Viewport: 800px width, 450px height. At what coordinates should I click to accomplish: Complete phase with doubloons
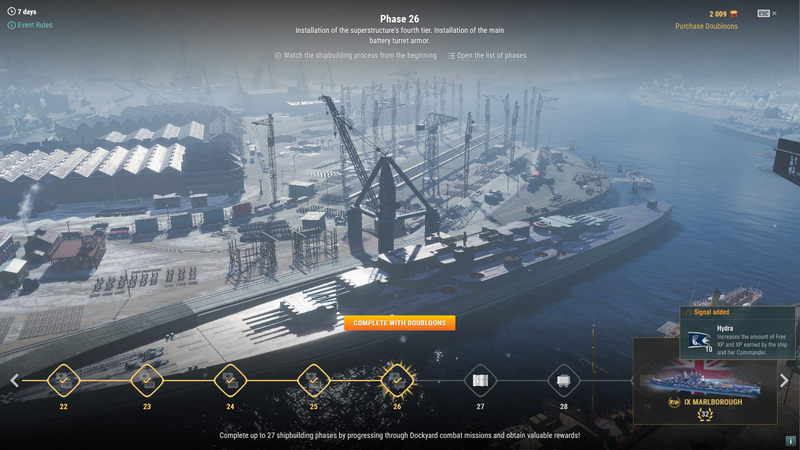400,323
